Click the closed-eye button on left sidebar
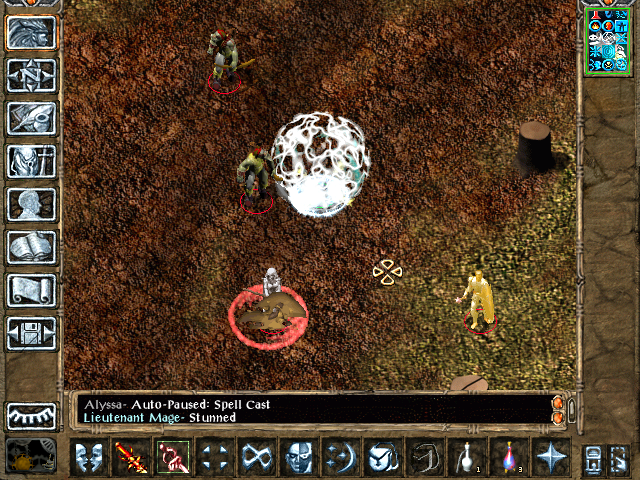The height and width of the screenshot is (480, 640). (31, 414)
